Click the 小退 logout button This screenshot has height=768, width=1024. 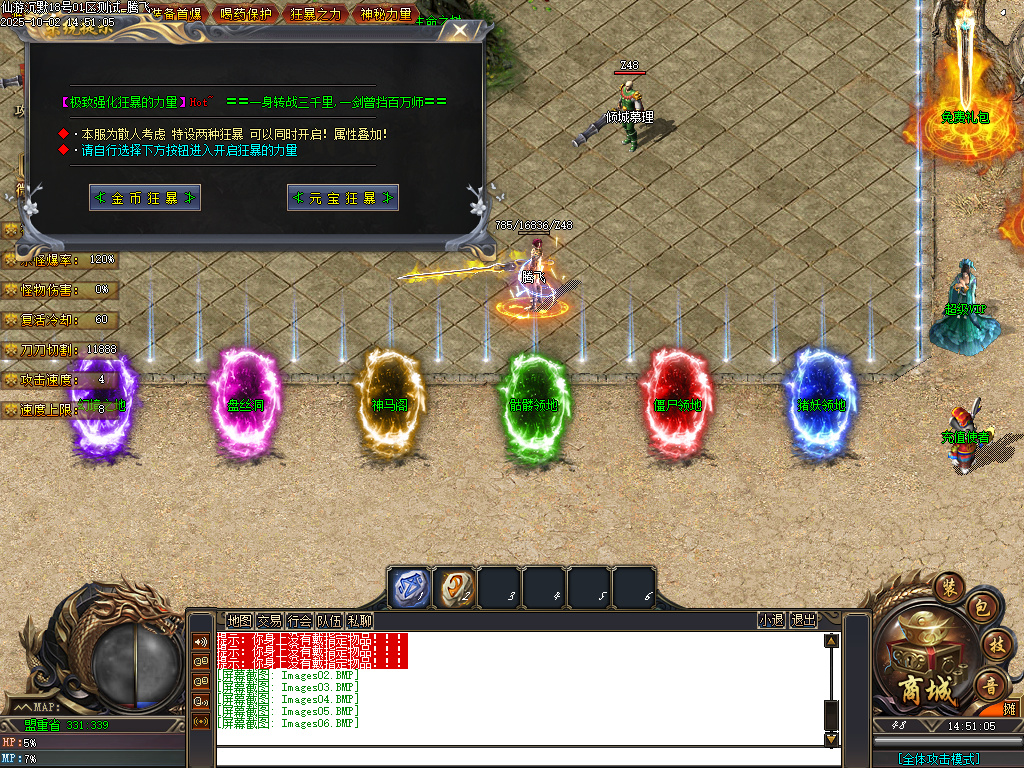[x=771, y=621]
